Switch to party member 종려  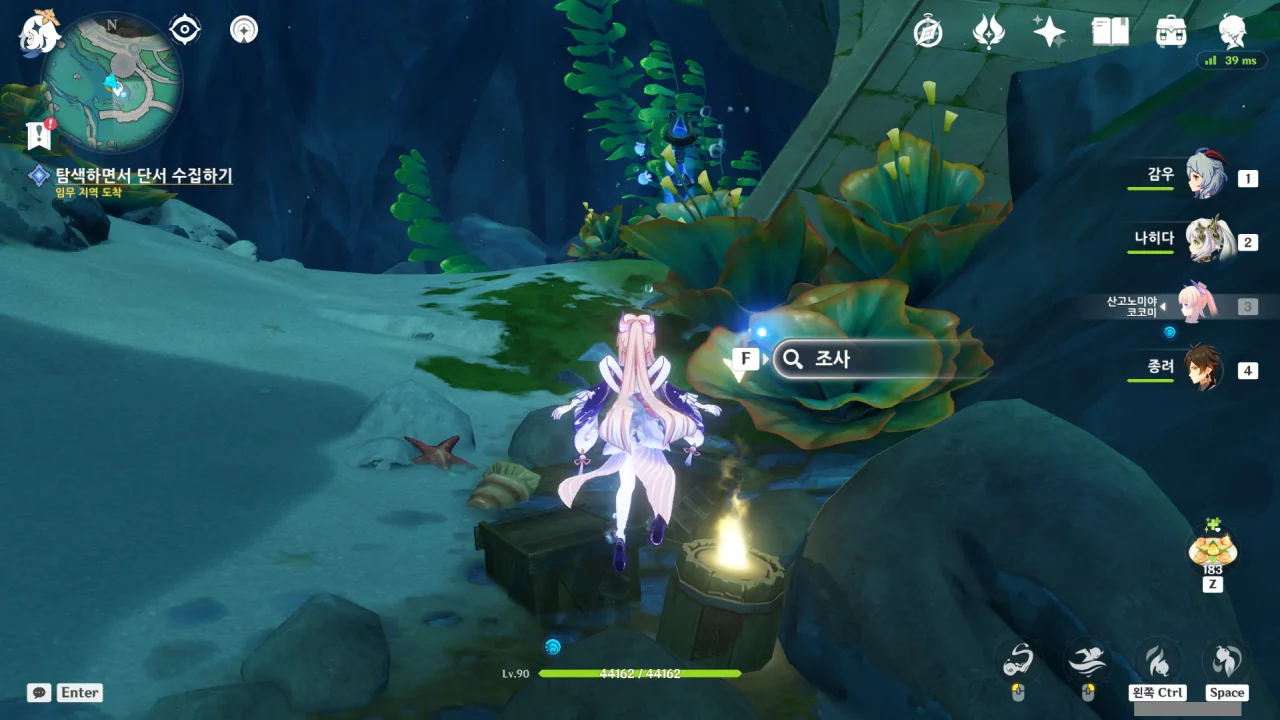tap(1205, 369)
